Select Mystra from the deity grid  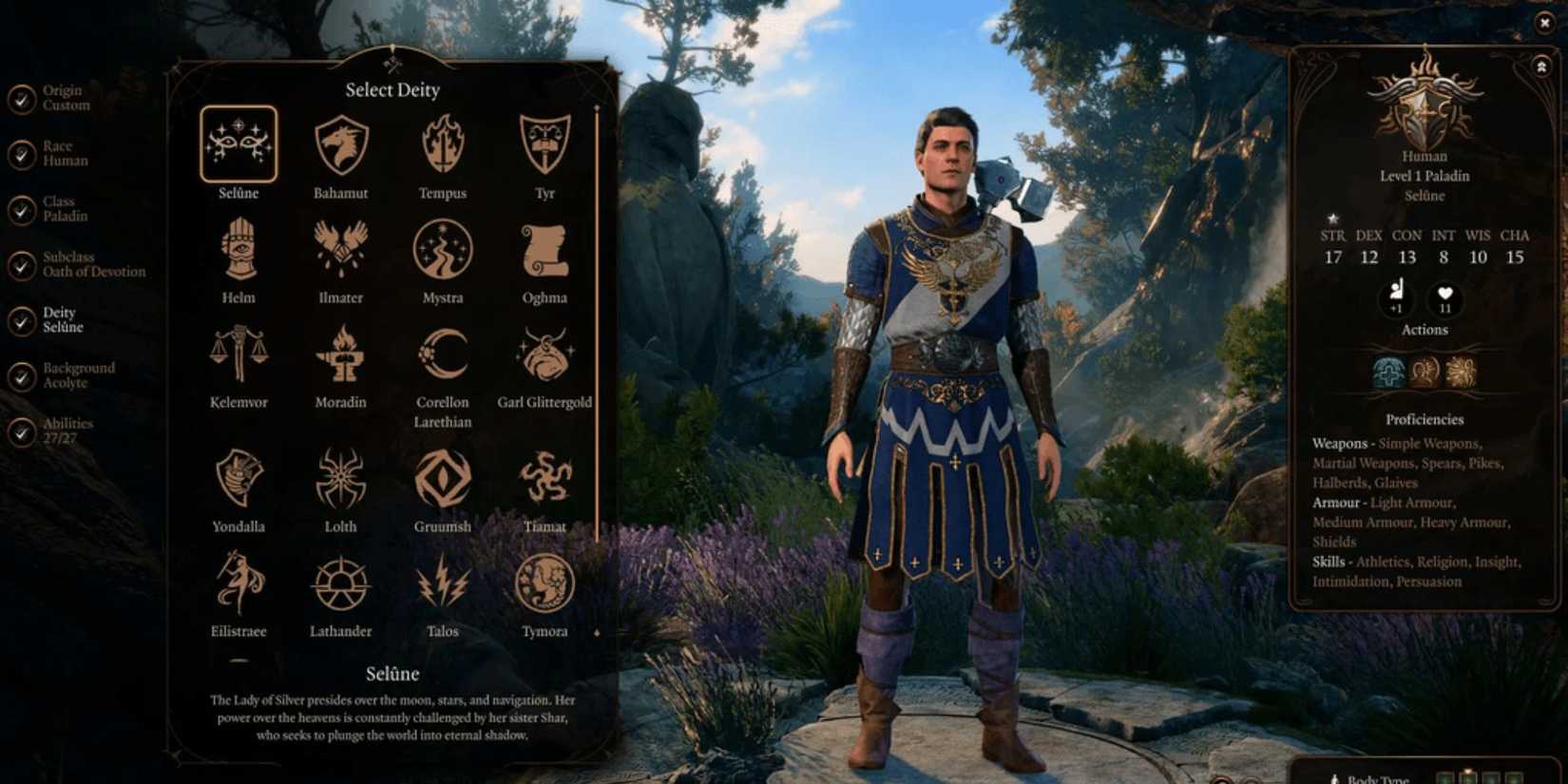(x=443, y=249)
